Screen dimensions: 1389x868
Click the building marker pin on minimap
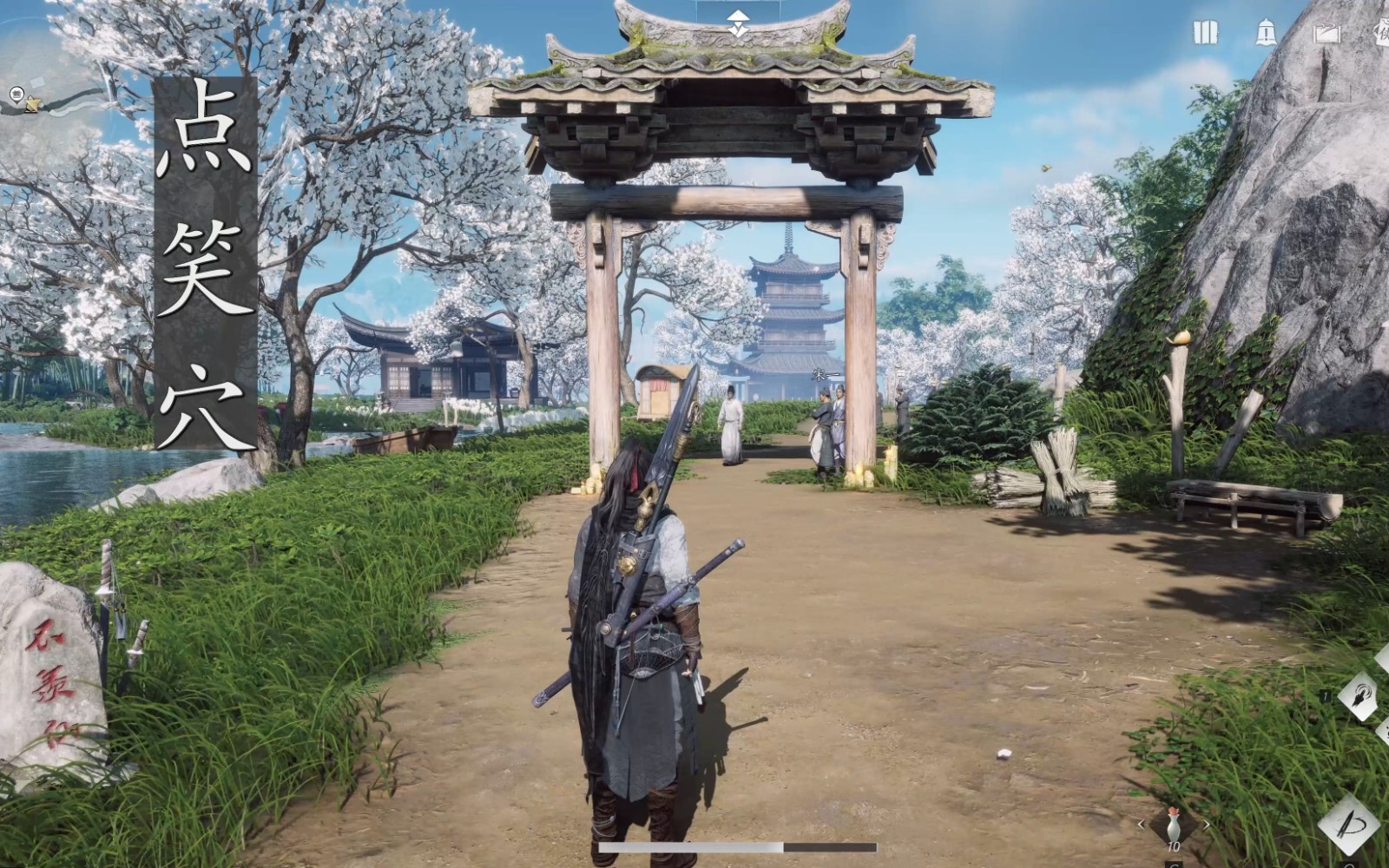click(16, 93)
